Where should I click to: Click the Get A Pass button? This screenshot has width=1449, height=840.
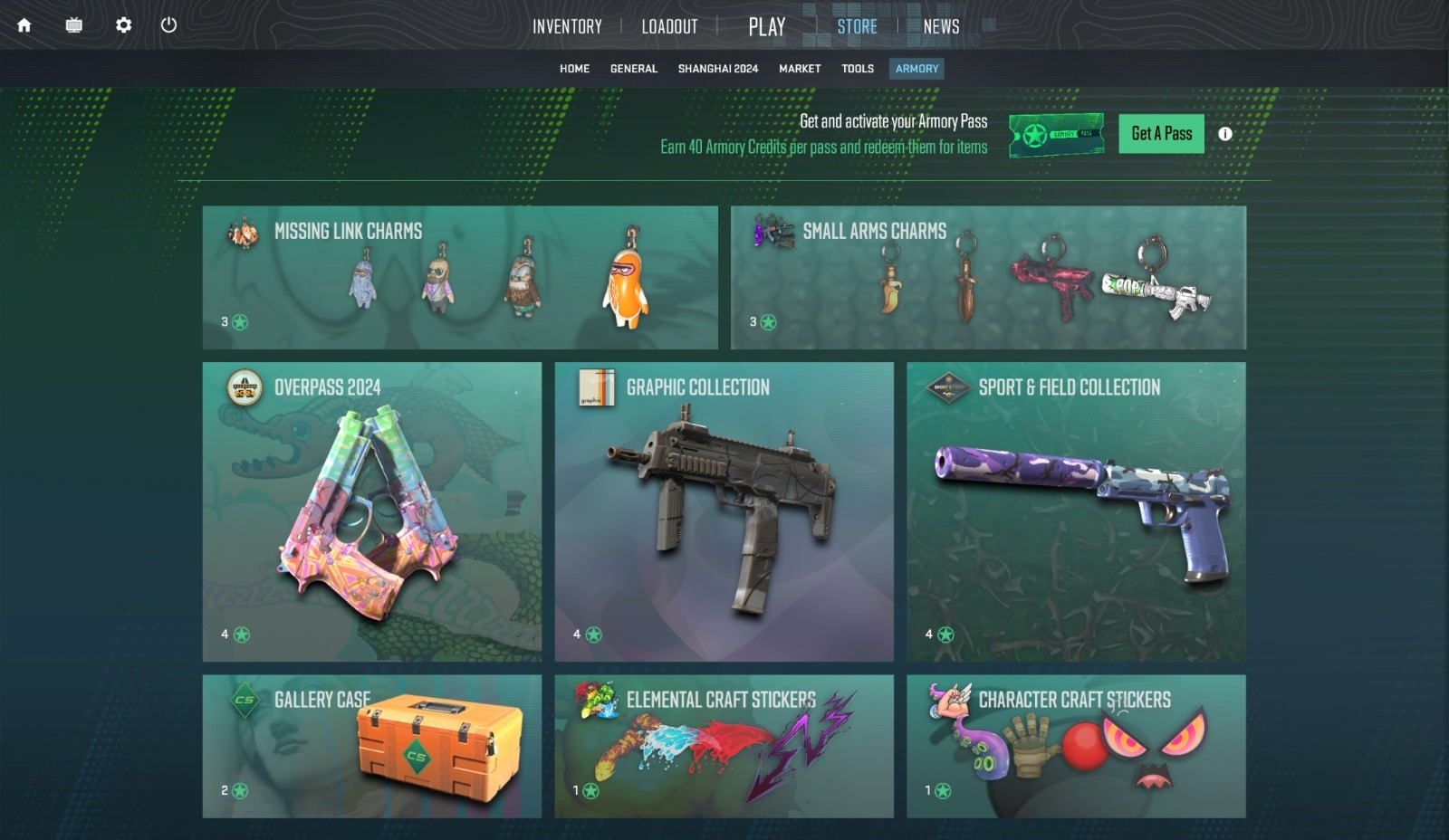[1161, 133]
